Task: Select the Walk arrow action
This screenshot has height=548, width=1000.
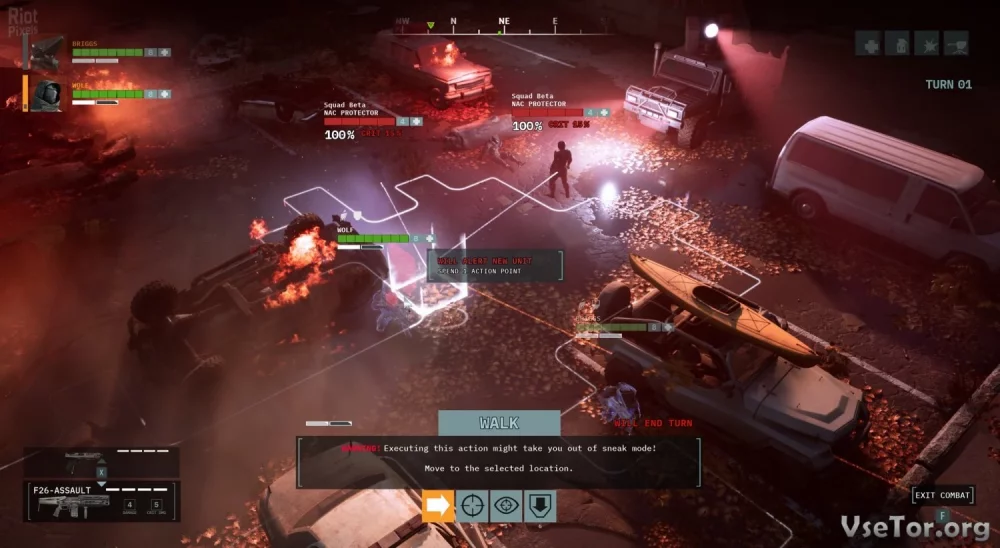Action: tap(439, 506)
